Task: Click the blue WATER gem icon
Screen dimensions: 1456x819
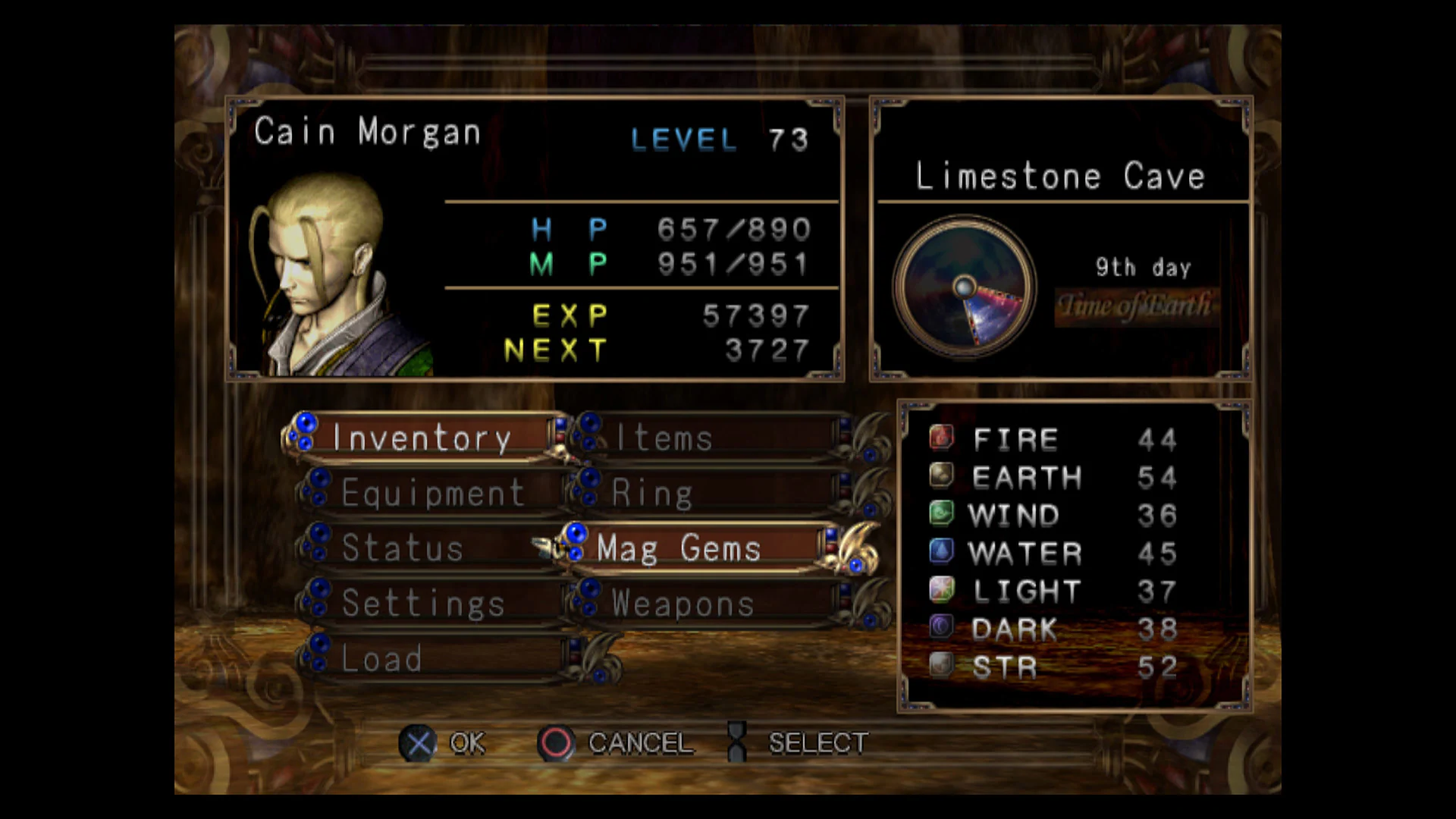Action: 940,551
